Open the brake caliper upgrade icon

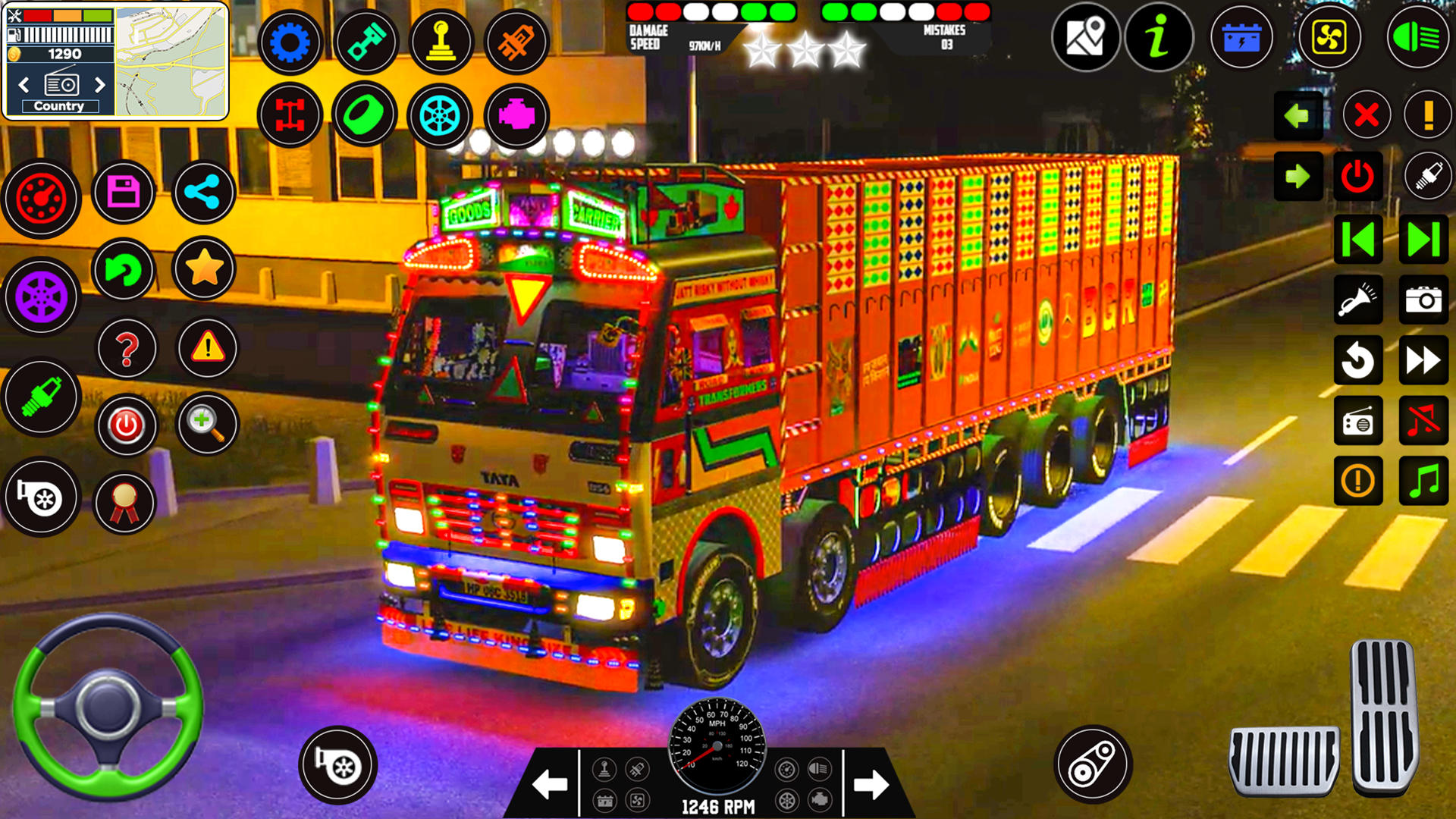[x=518, y=42]
